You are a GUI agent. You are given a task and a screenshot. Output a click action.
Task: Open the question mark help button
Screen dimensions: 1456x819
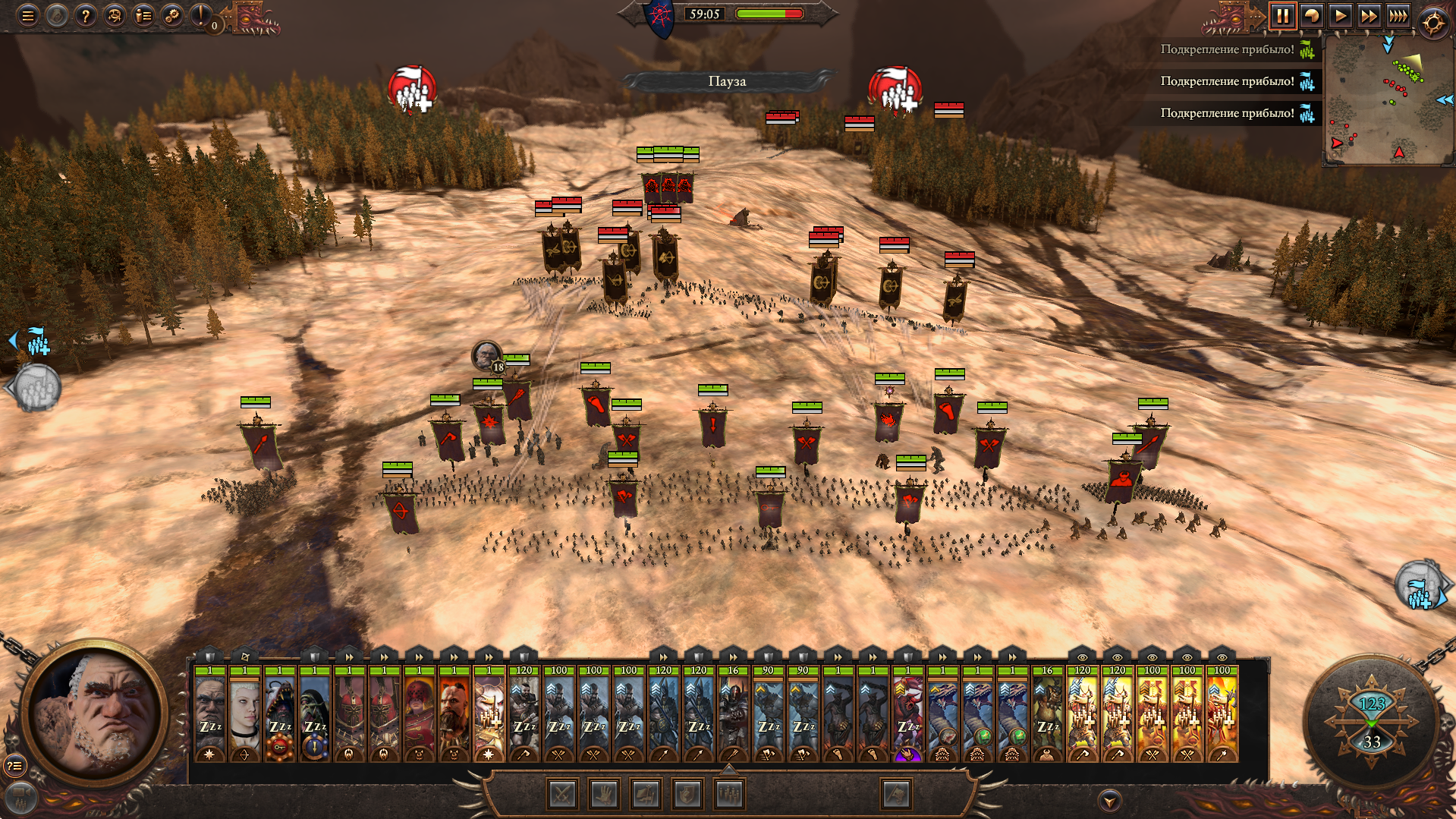(x=86, y=15)
